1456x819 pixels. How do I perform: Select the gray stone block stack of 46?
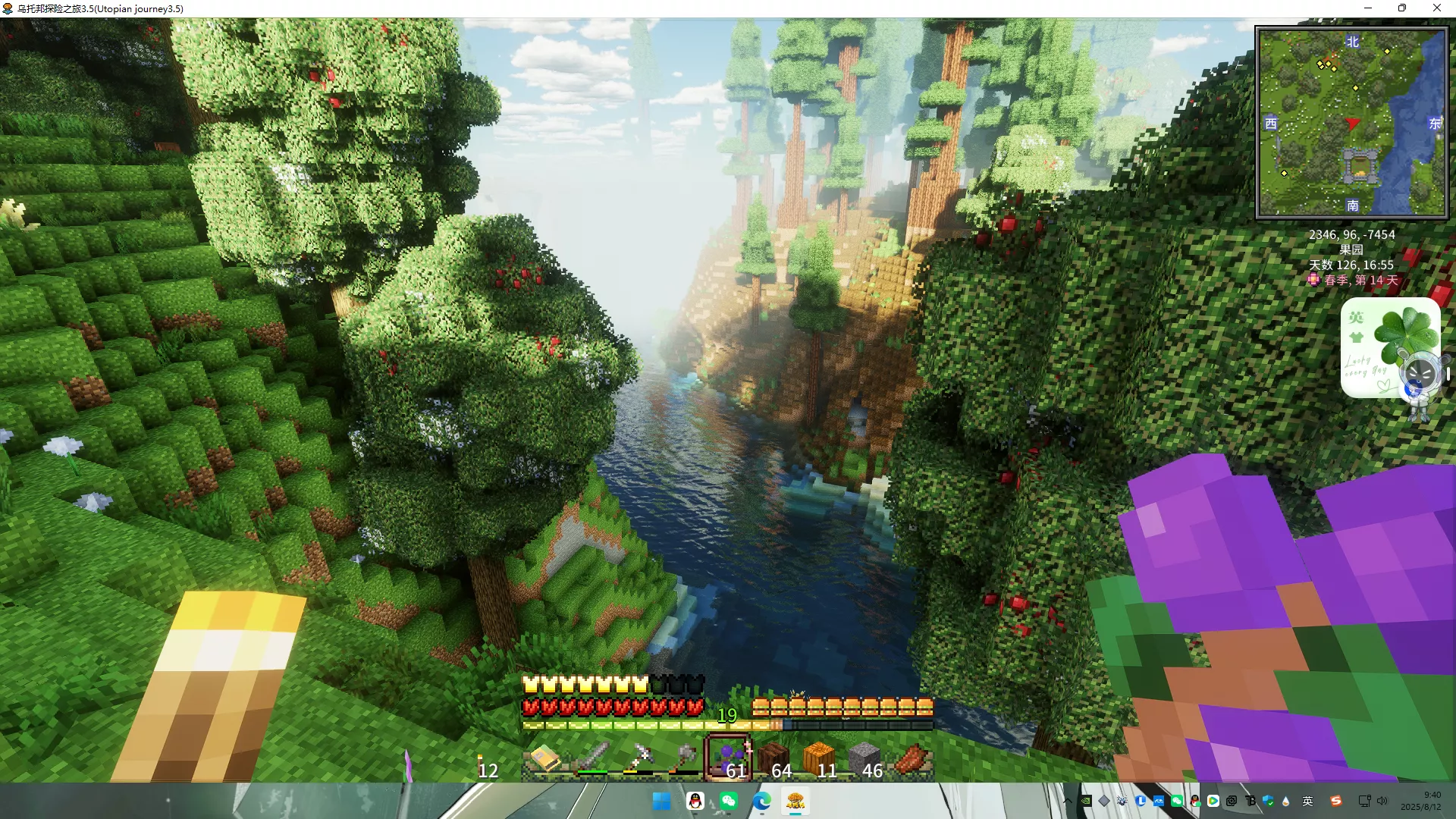(865, 759)
